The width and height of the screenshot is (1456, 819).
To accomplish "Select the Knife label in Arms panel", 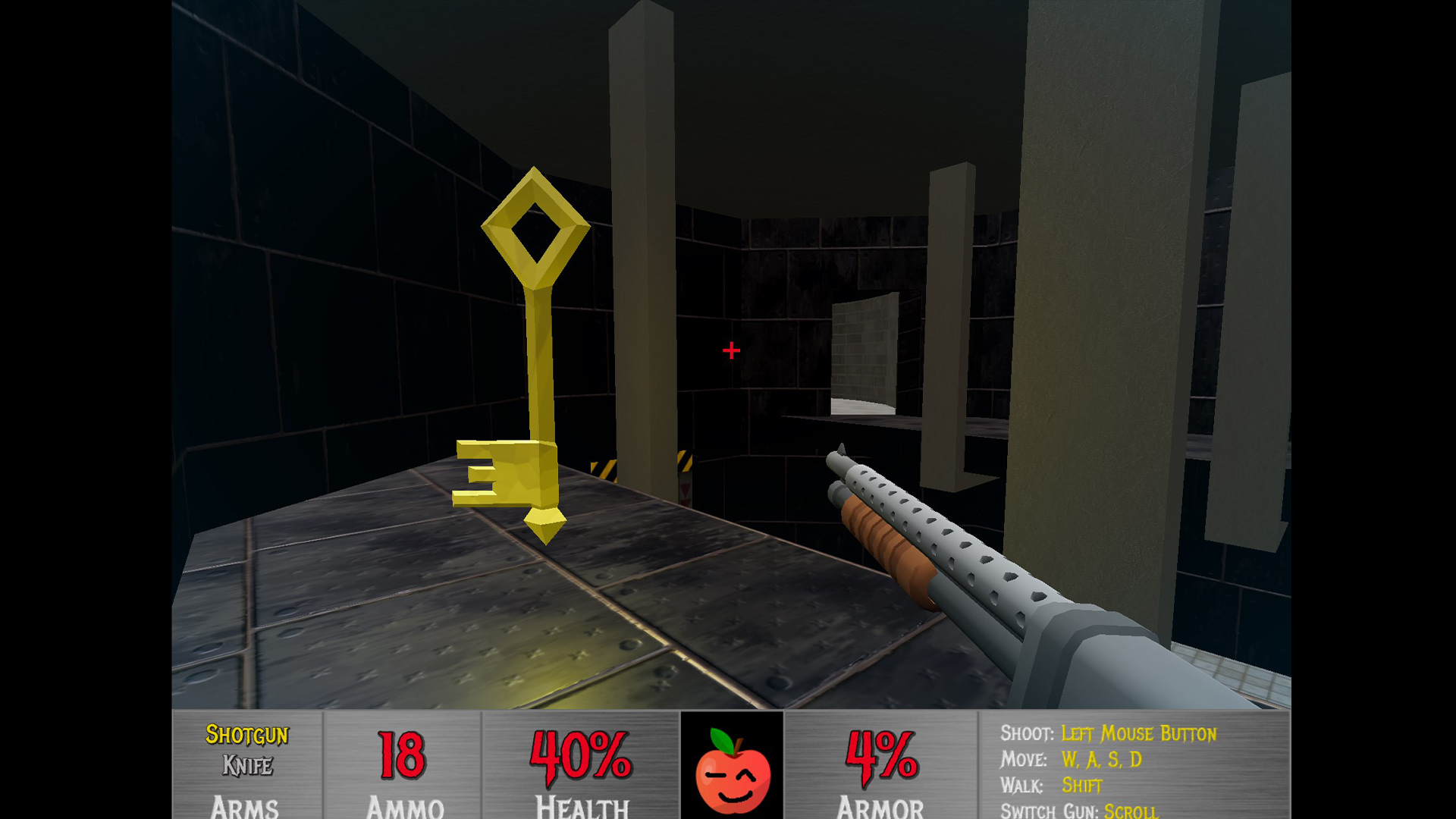I will [x=247, y=764].
